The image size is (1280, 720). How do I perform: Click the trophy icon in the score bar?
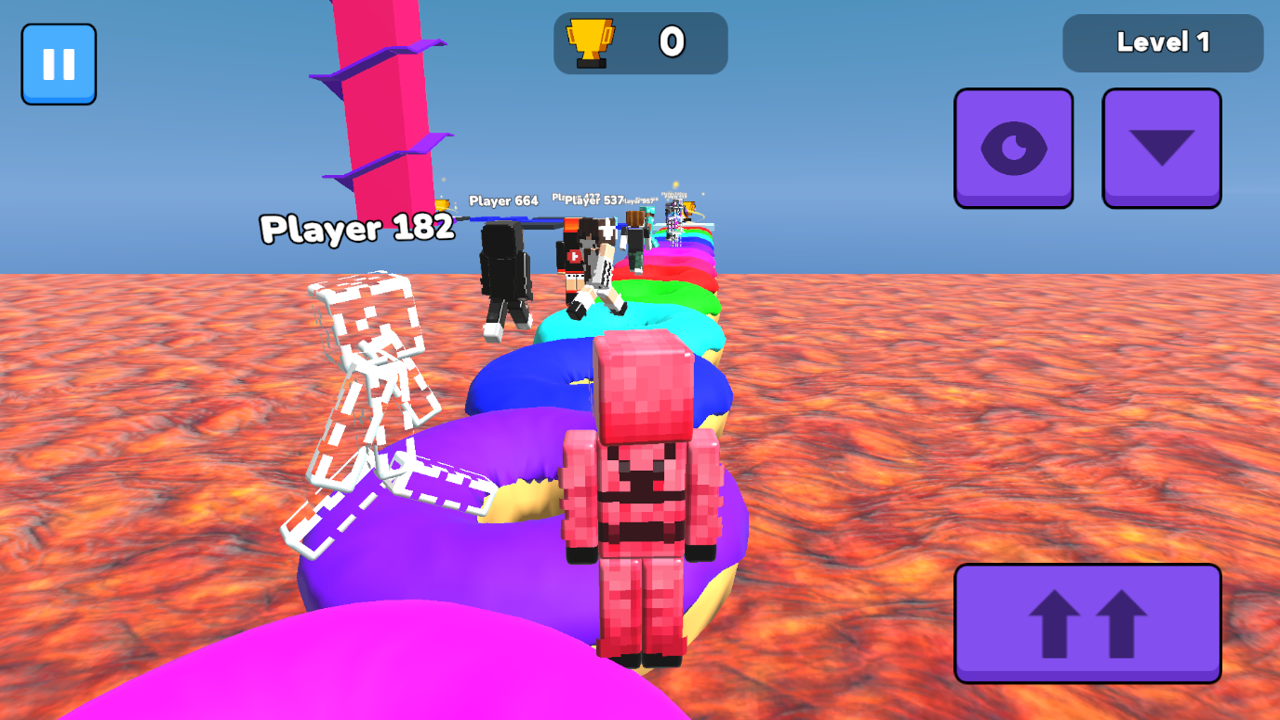pyautogui.click(x=590, y=42)
